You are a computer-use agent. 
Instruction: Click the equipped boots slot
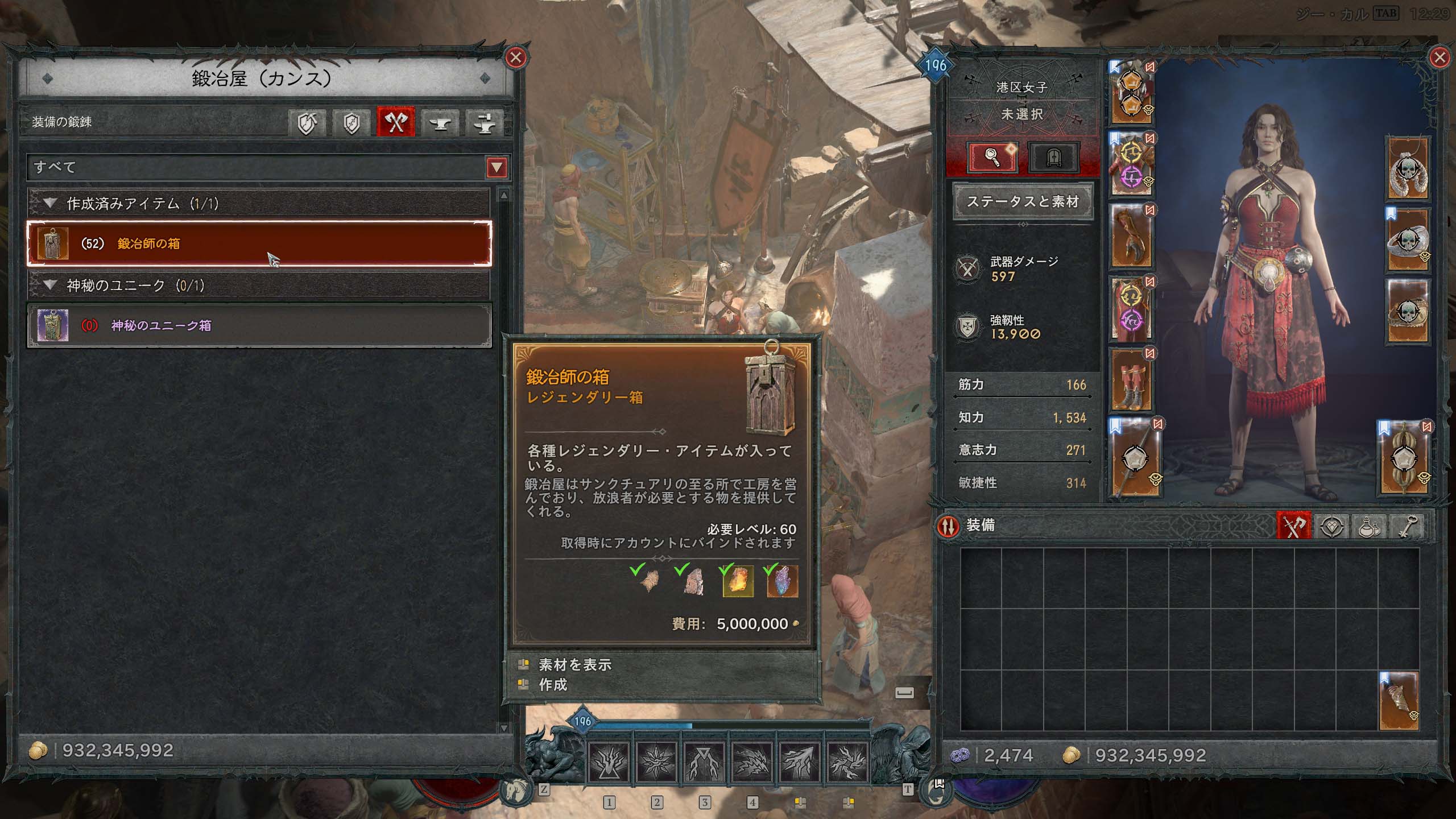(x=1132, y=380)
